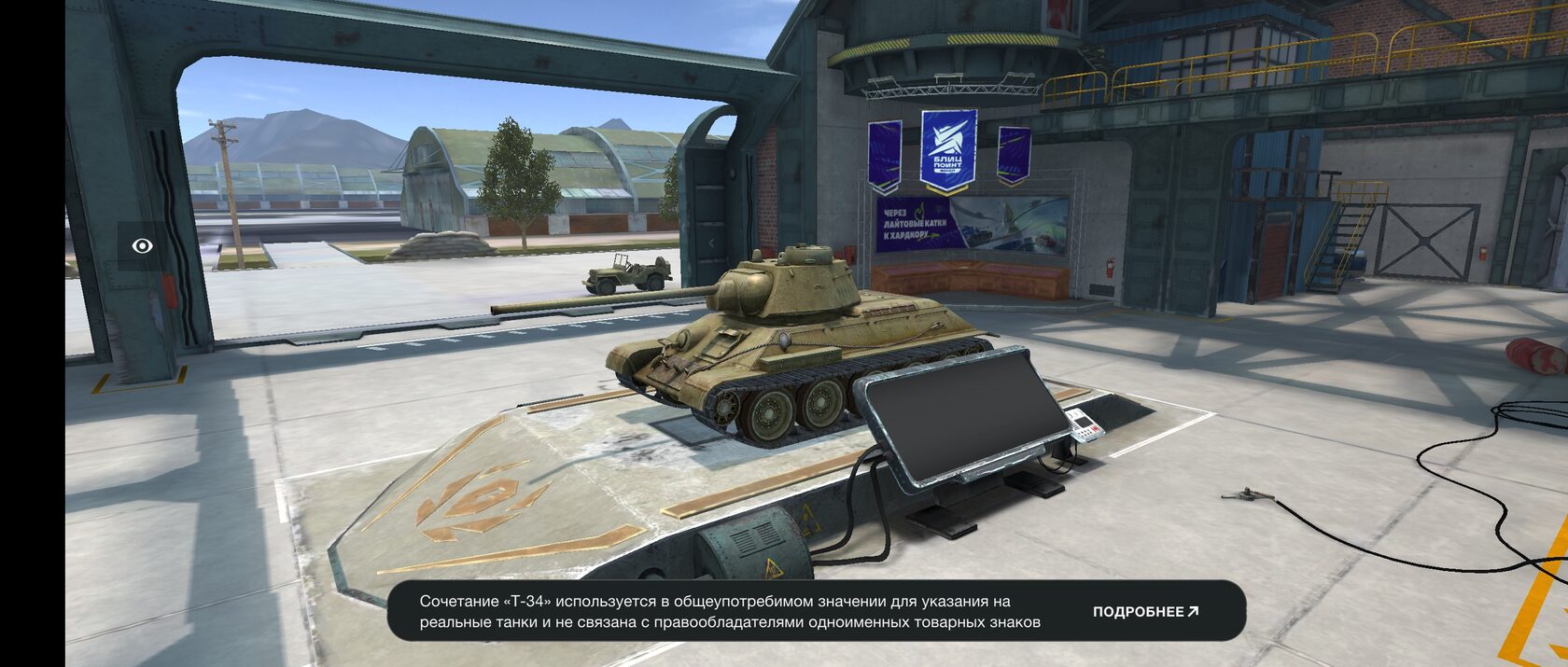Toggle the eye icon to show interface
Viewport: 1568px width, 667px height.
(142, 245)
